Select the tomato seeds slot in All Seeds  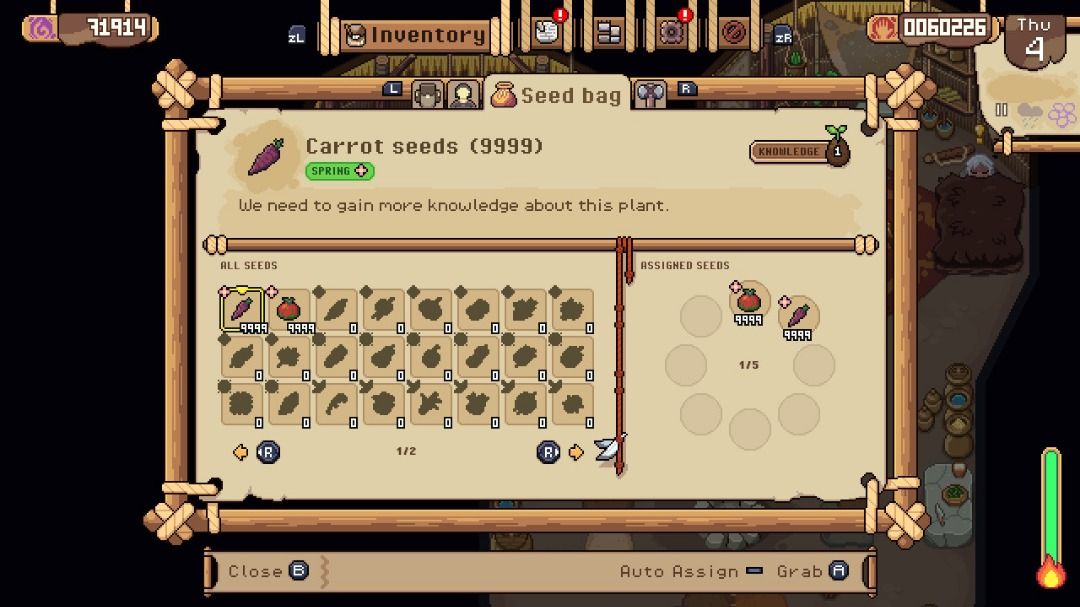click(289, 309)
